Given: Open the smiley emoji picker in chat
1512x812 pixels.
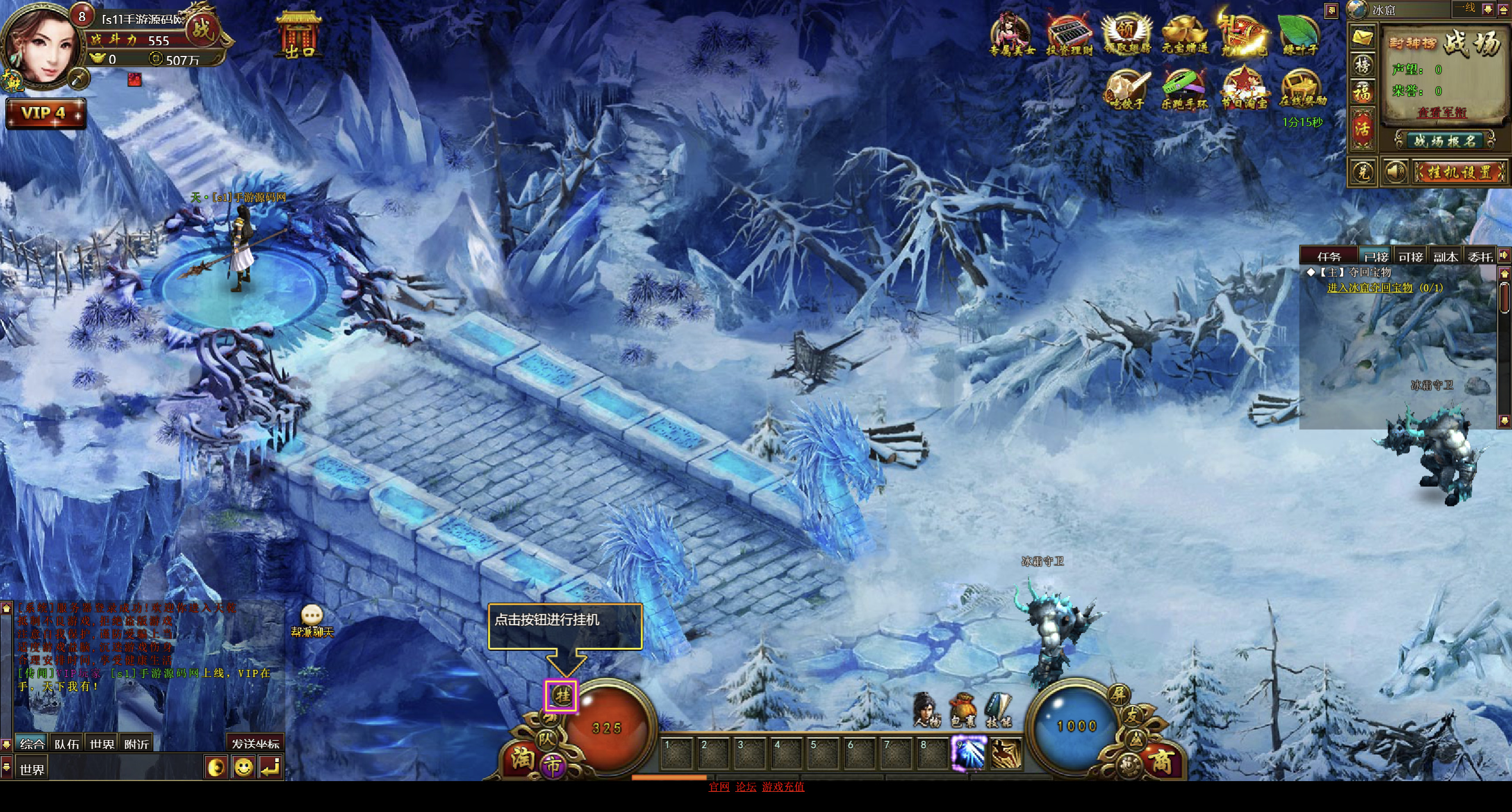Looking at the screenshot, I should point(243,767).
